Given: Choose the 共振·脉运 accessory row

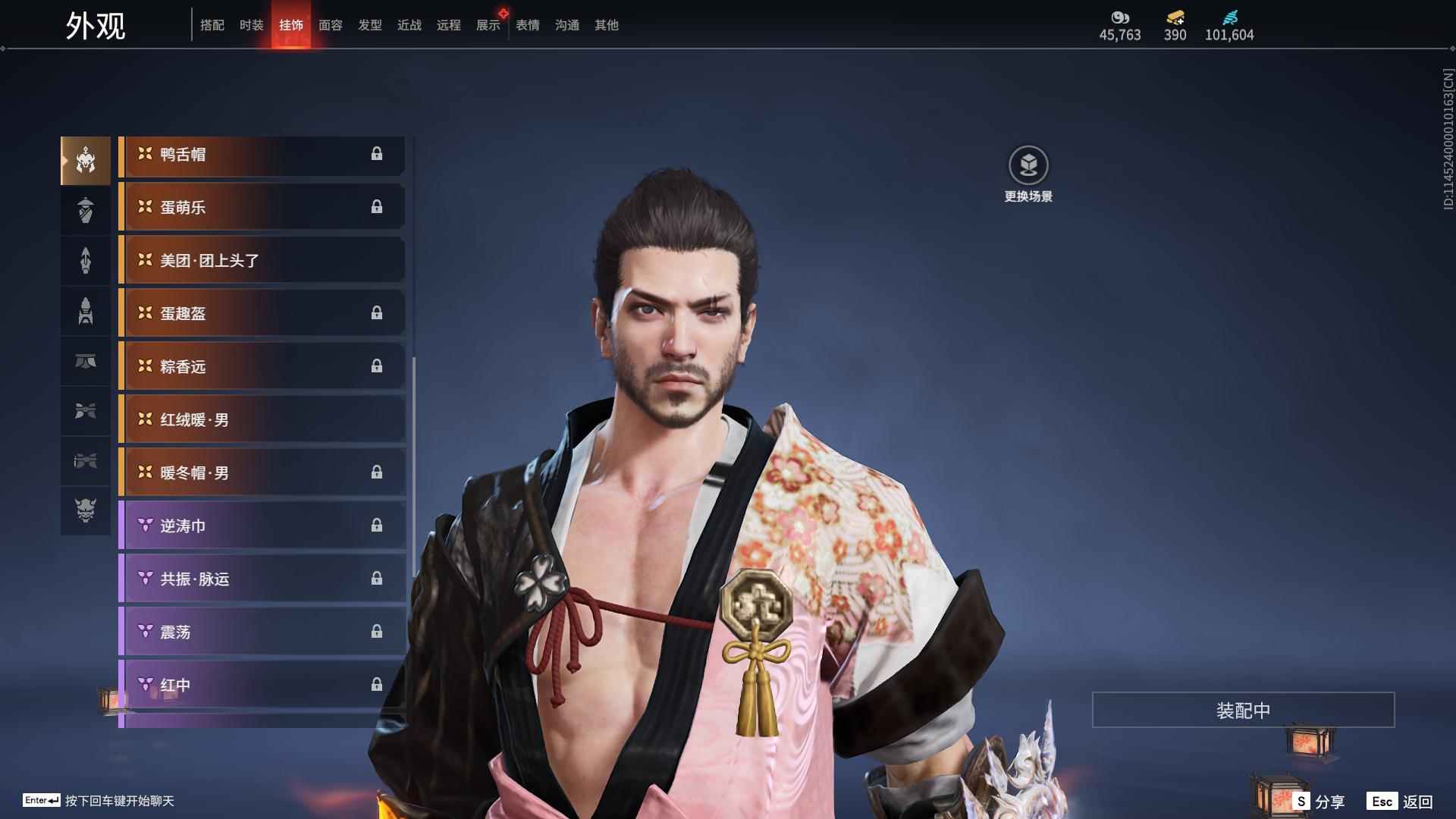Looking at the screenshot, I should (x=262, y=579).
